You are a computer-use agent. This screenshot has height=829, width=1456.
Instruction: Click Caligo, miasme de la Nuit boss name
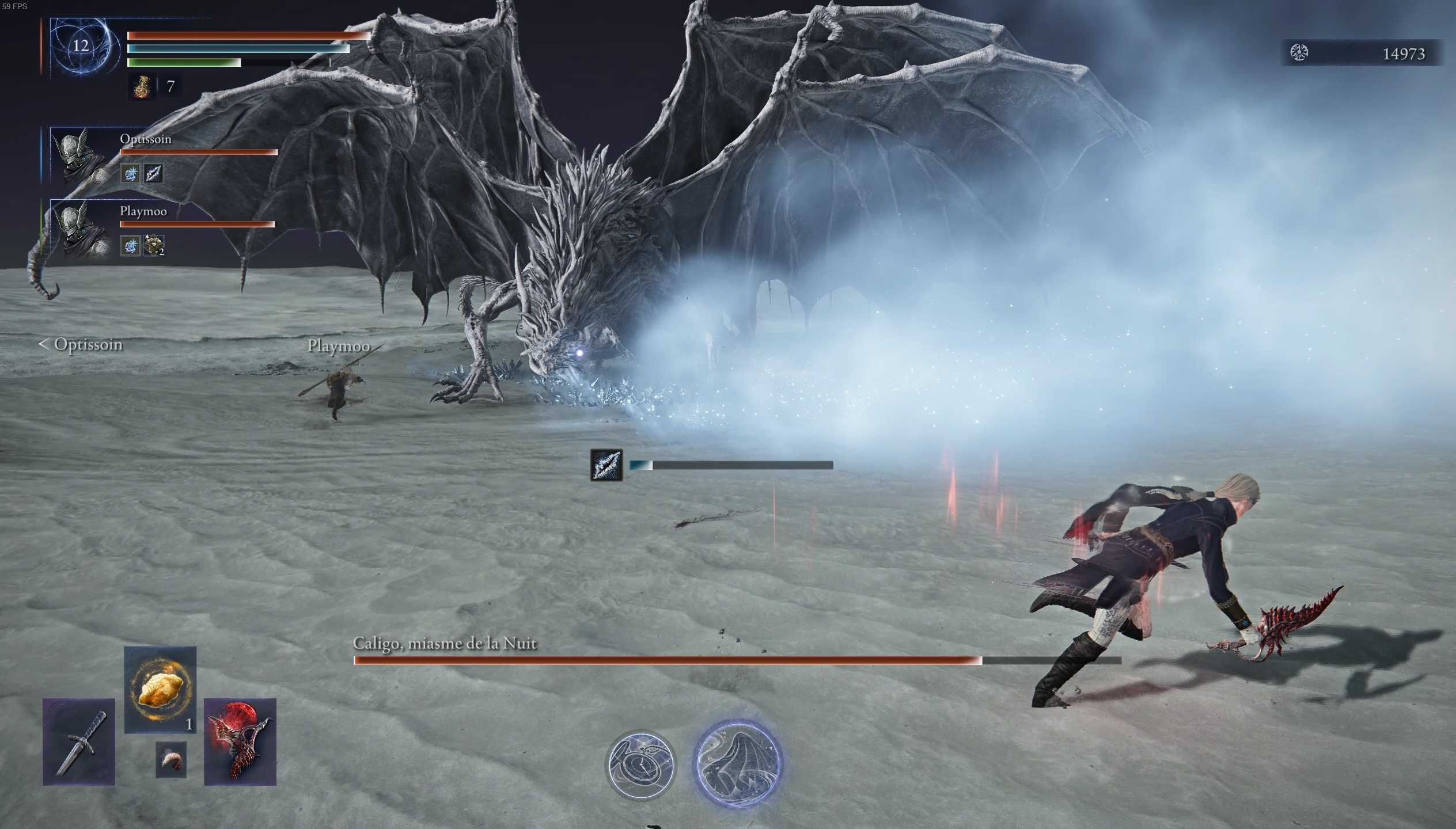445,644
